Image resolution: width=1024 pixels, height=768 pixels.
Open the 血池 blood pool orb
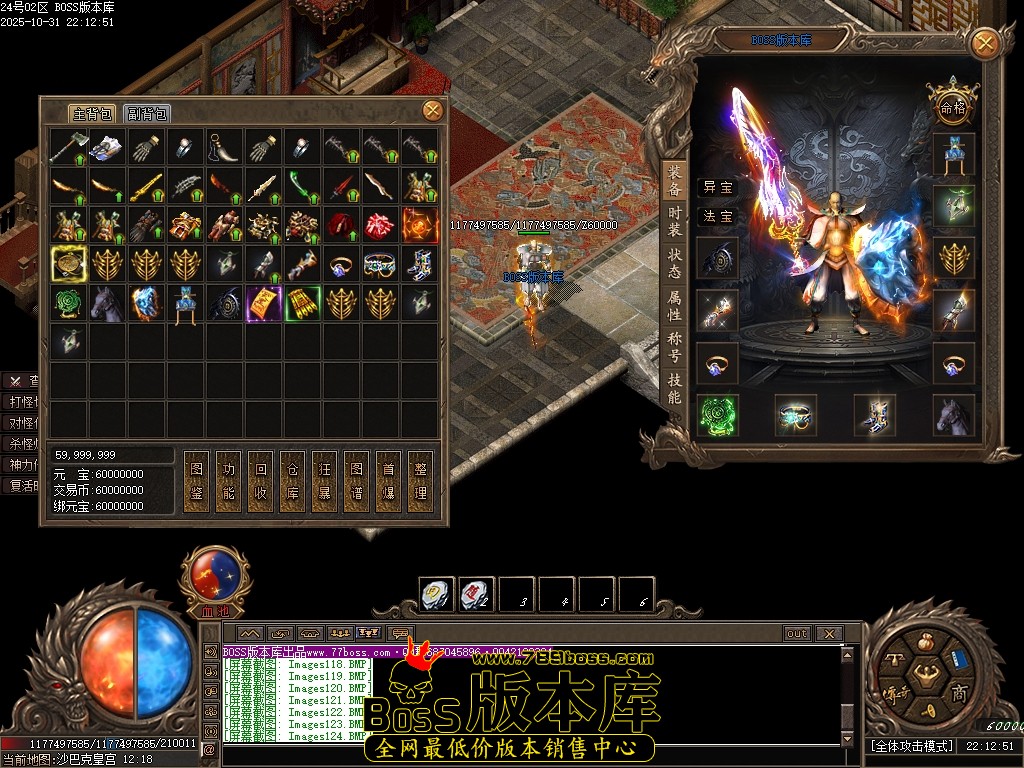coord(214,580)
